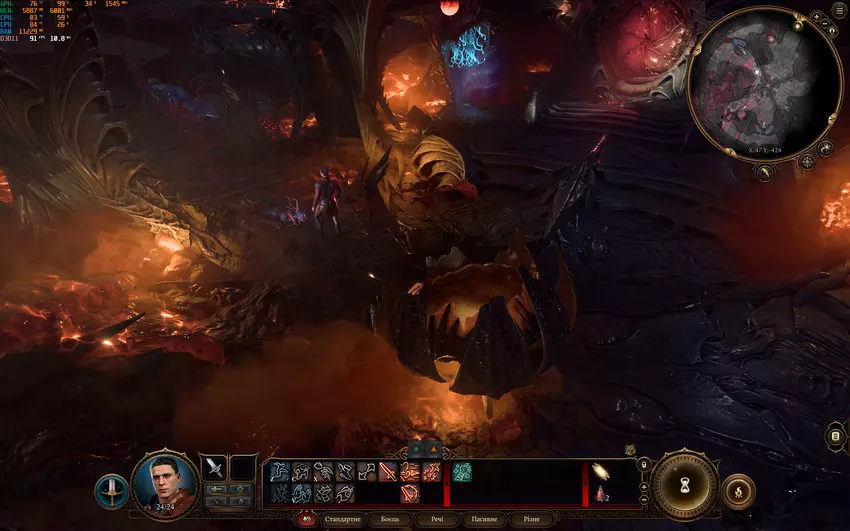Toggle the hotbar lock padlock

coord(643,464)
